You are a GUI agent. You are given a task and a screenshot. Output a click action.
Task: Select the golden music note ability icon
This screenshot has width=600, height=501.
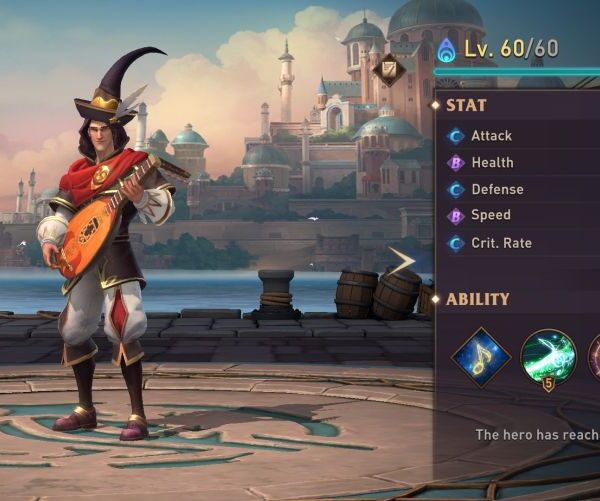click(481, 357)
